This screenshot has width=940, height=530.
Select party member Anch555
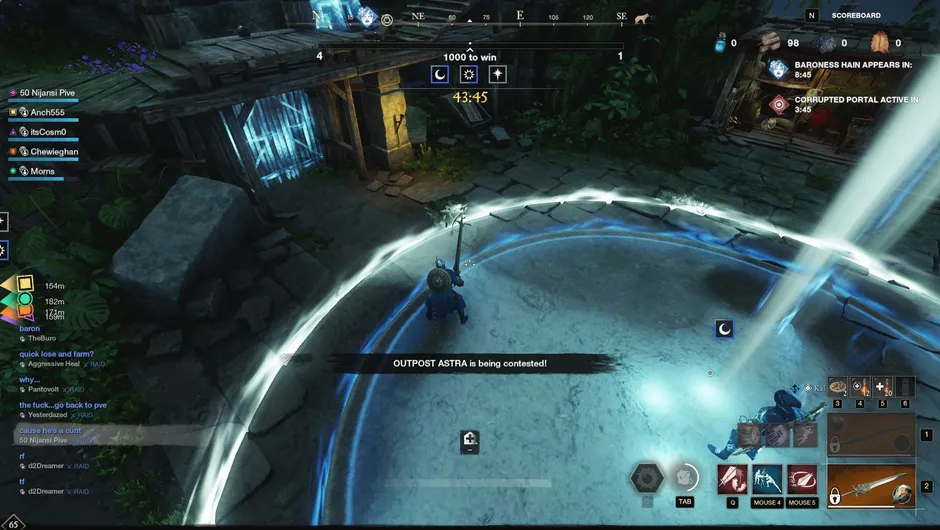[x=47, y=113]
